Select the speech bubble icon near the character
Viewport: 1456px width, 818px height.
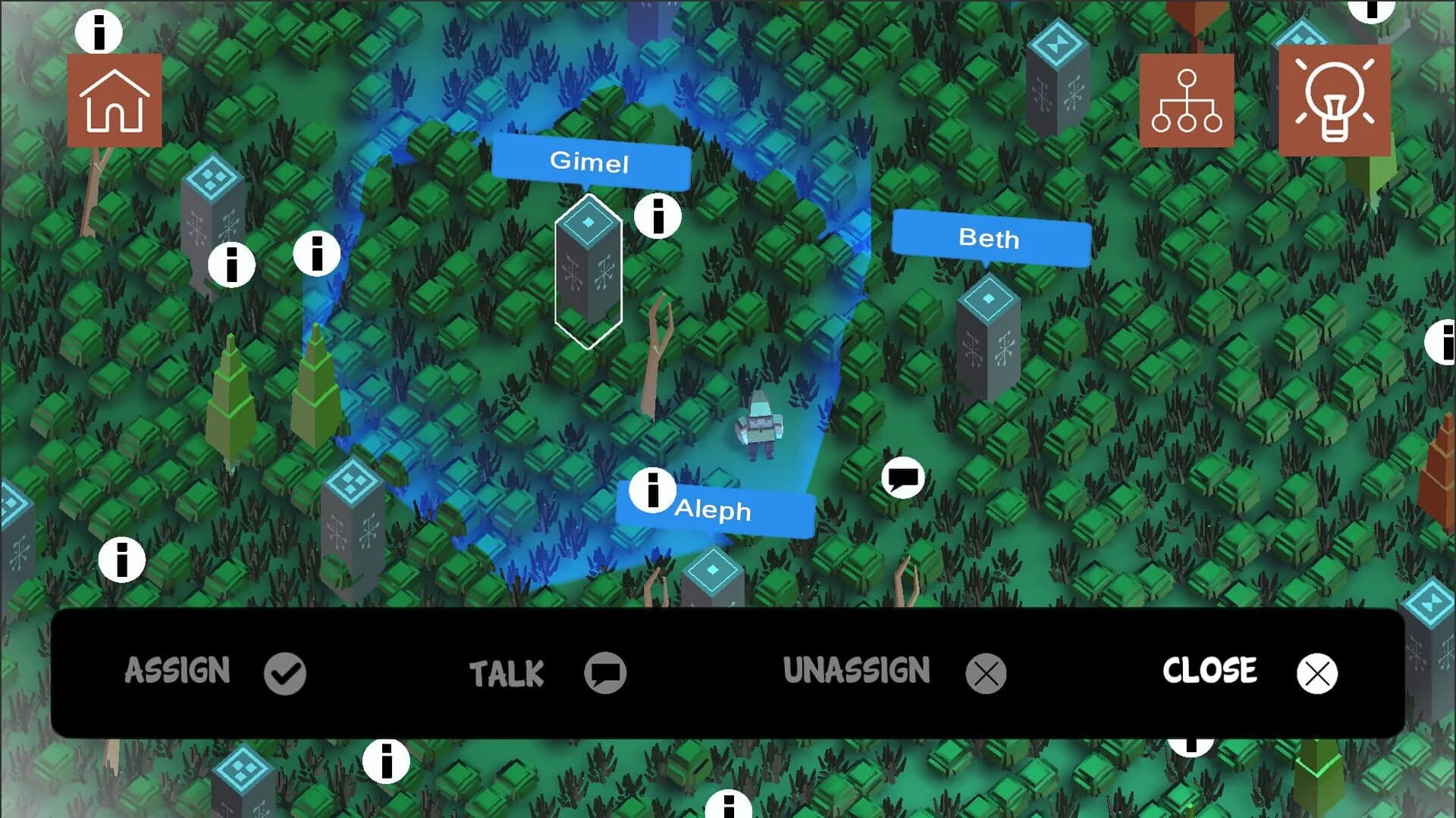[x=902, y=479]
